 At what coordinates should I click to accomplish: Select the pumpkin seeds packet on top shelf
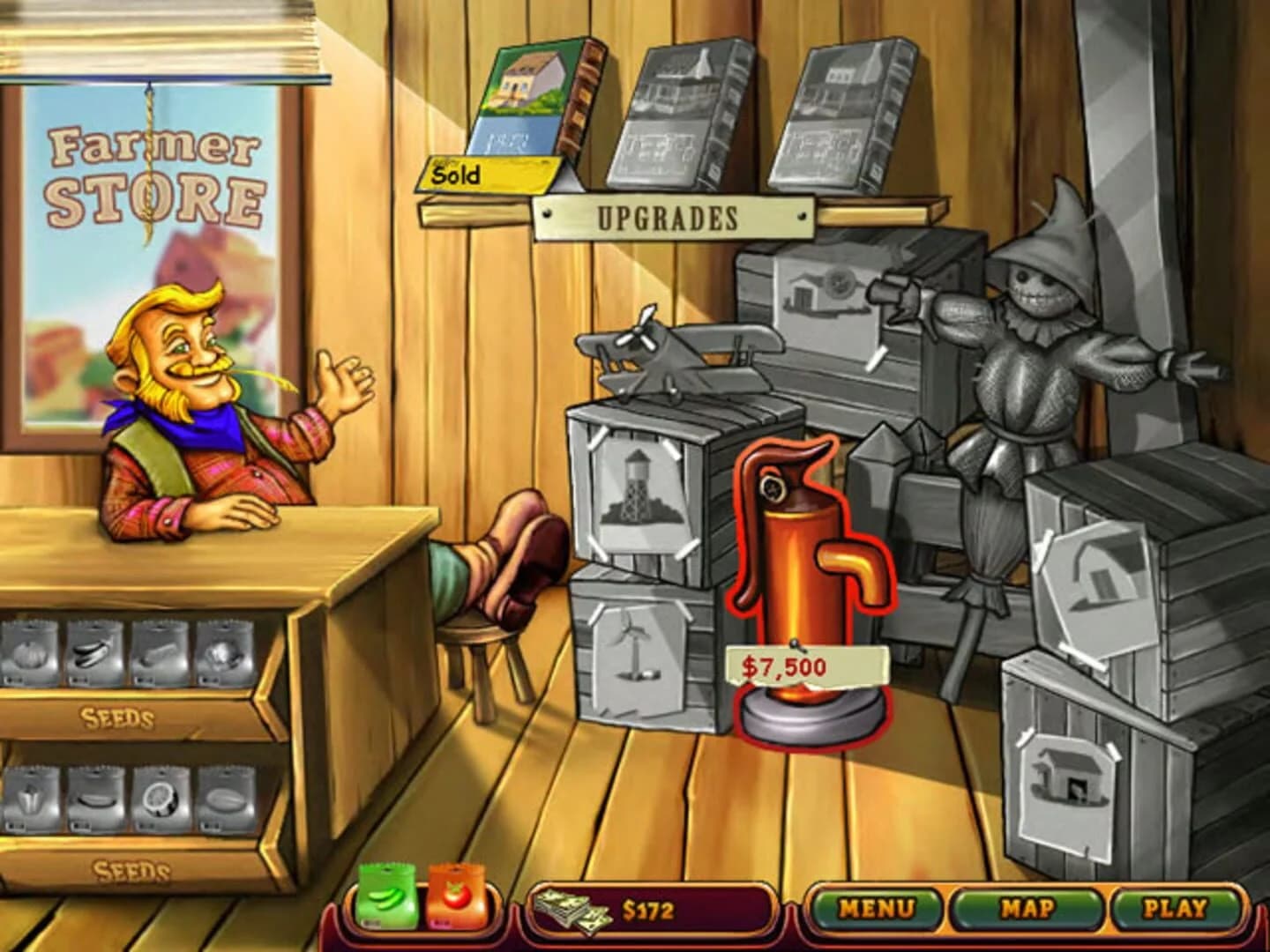tap(31, 652)
